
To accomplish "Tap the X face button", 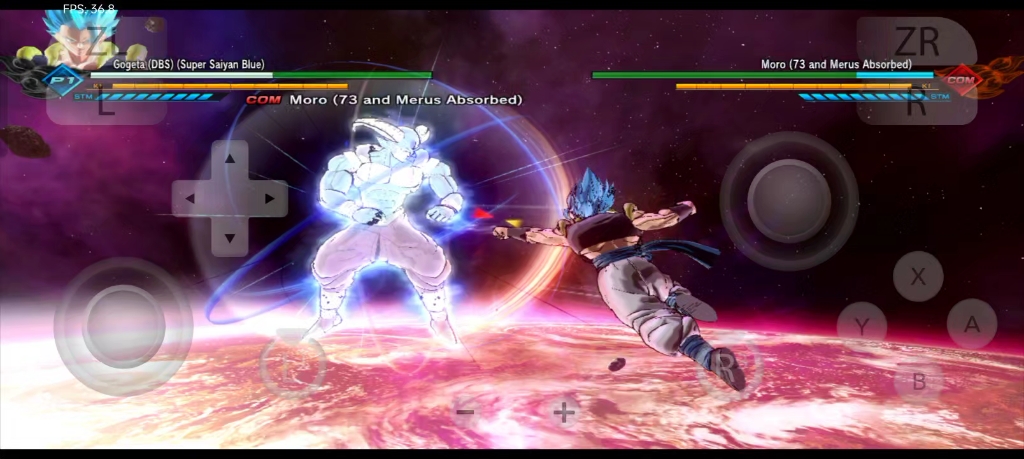I will click(x=918, y=276).
